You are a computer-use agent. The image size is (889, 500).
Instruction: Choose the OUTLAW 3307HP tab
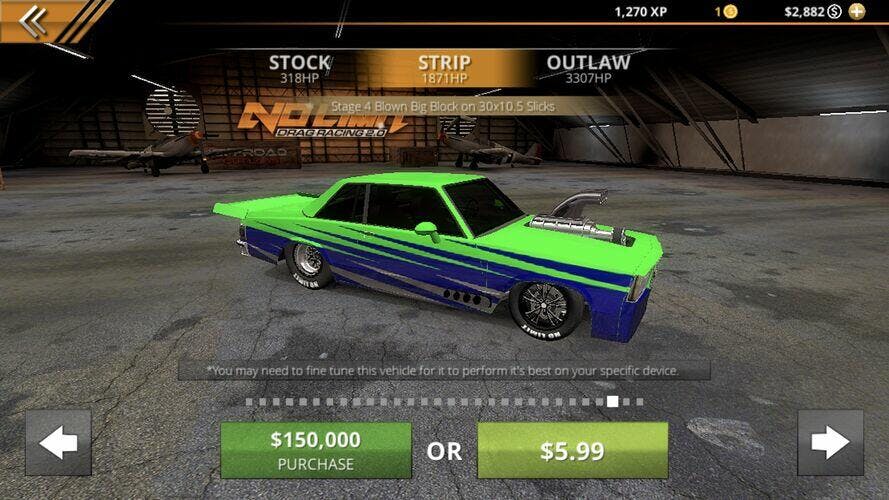click(x=588, y=68)
